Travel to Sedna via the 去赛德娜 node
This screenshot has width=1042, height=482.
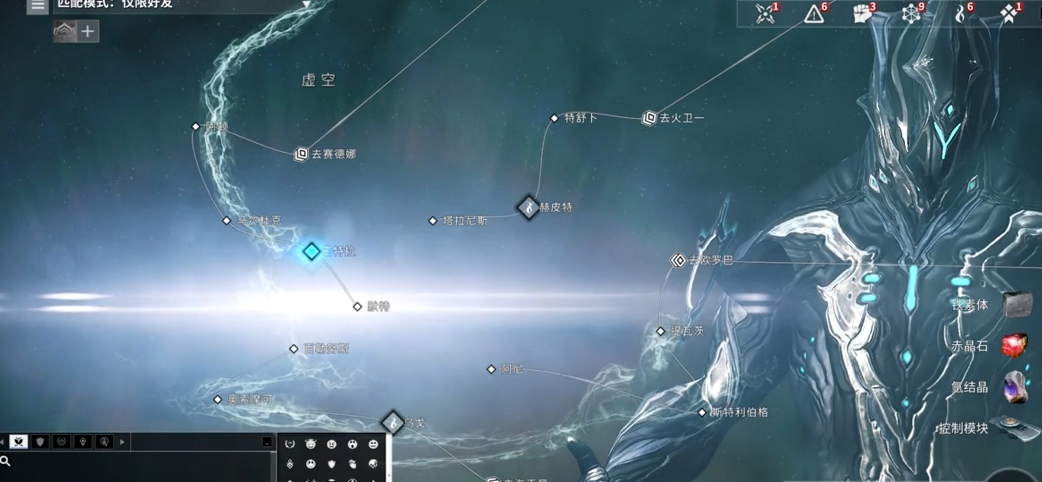point(301,154)
